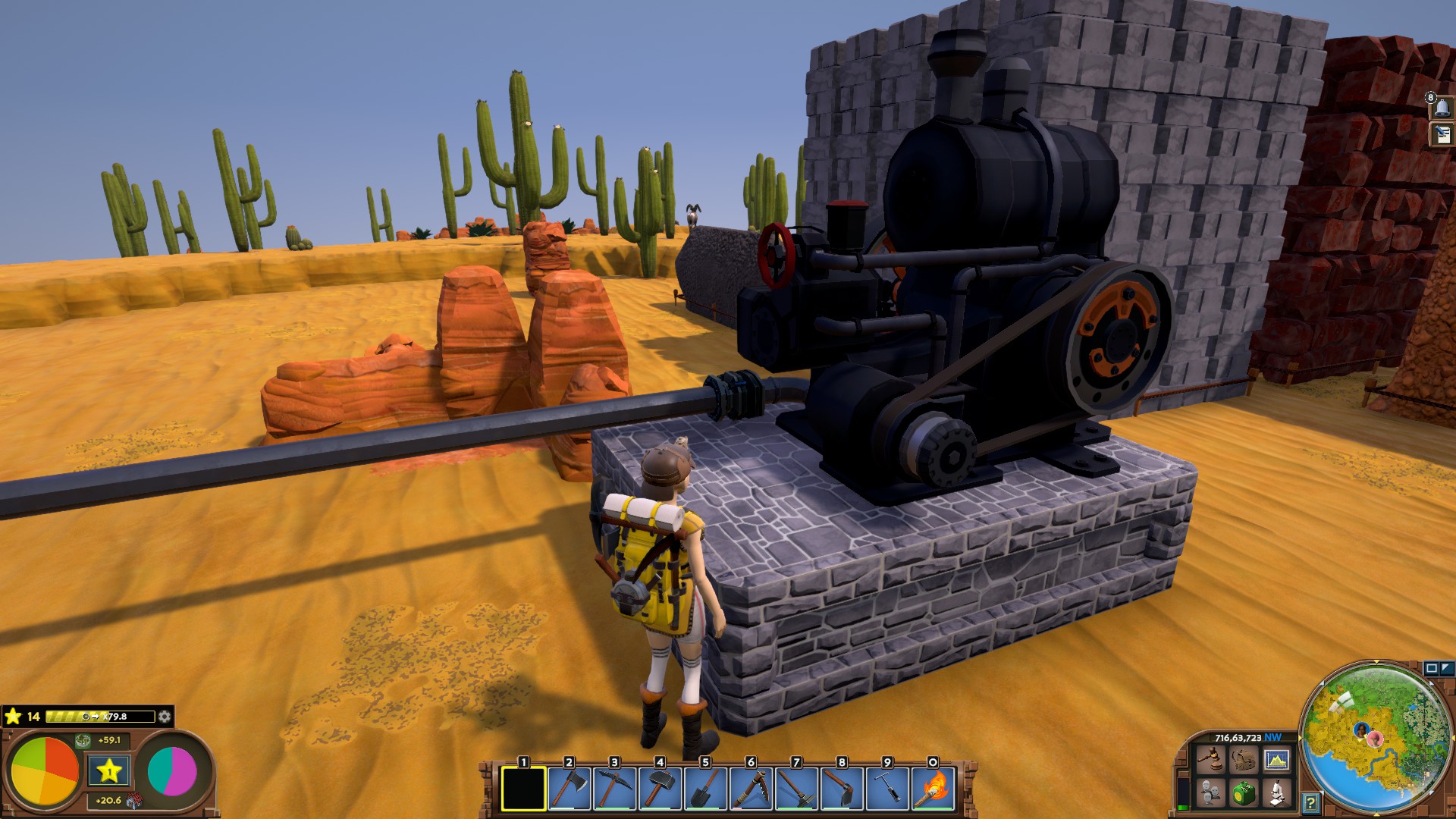Open the experience bar gear settings
The height and width of the screenshot is (819, 1456).
165,716
